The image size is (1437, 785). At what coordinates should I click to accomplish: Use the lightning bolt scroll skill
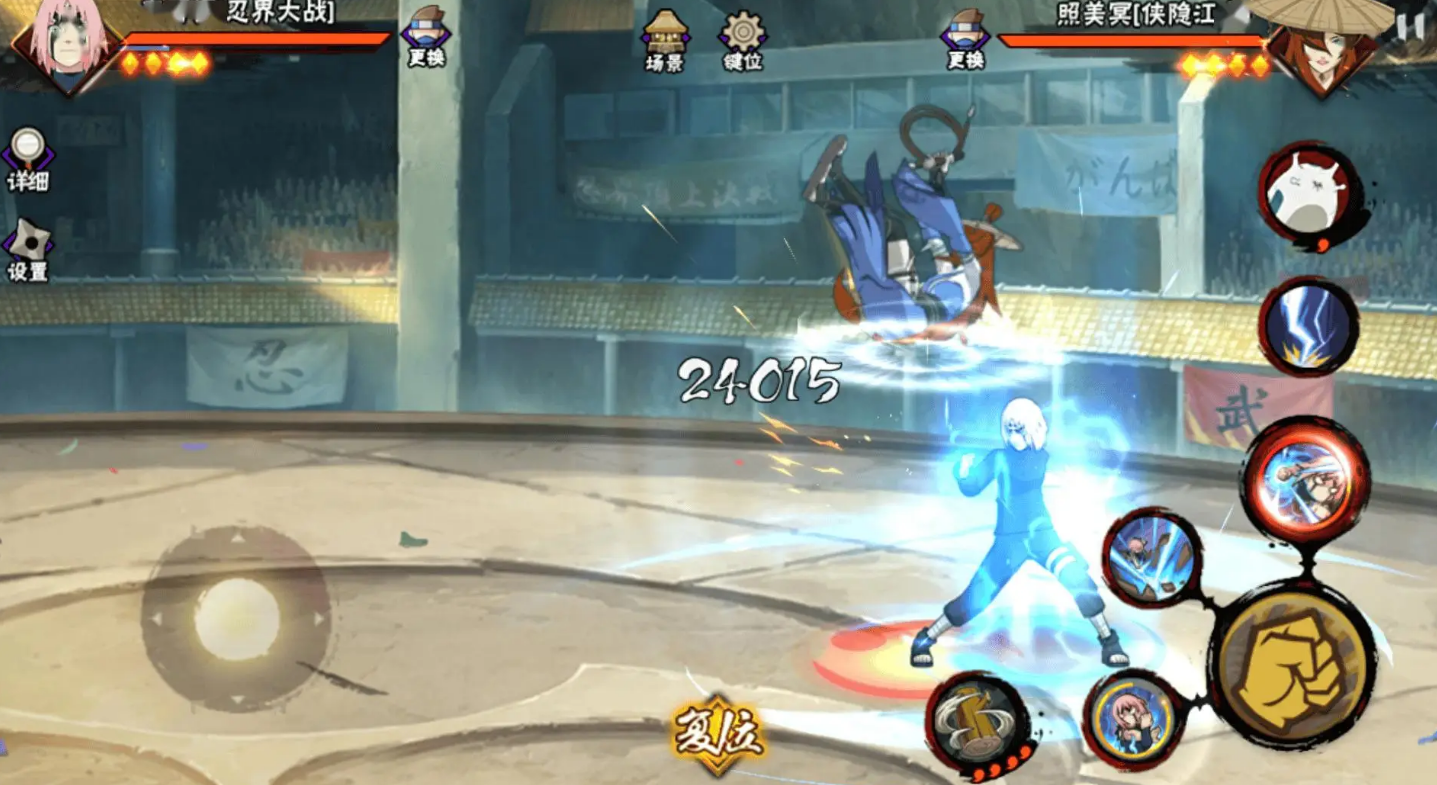1308,327
